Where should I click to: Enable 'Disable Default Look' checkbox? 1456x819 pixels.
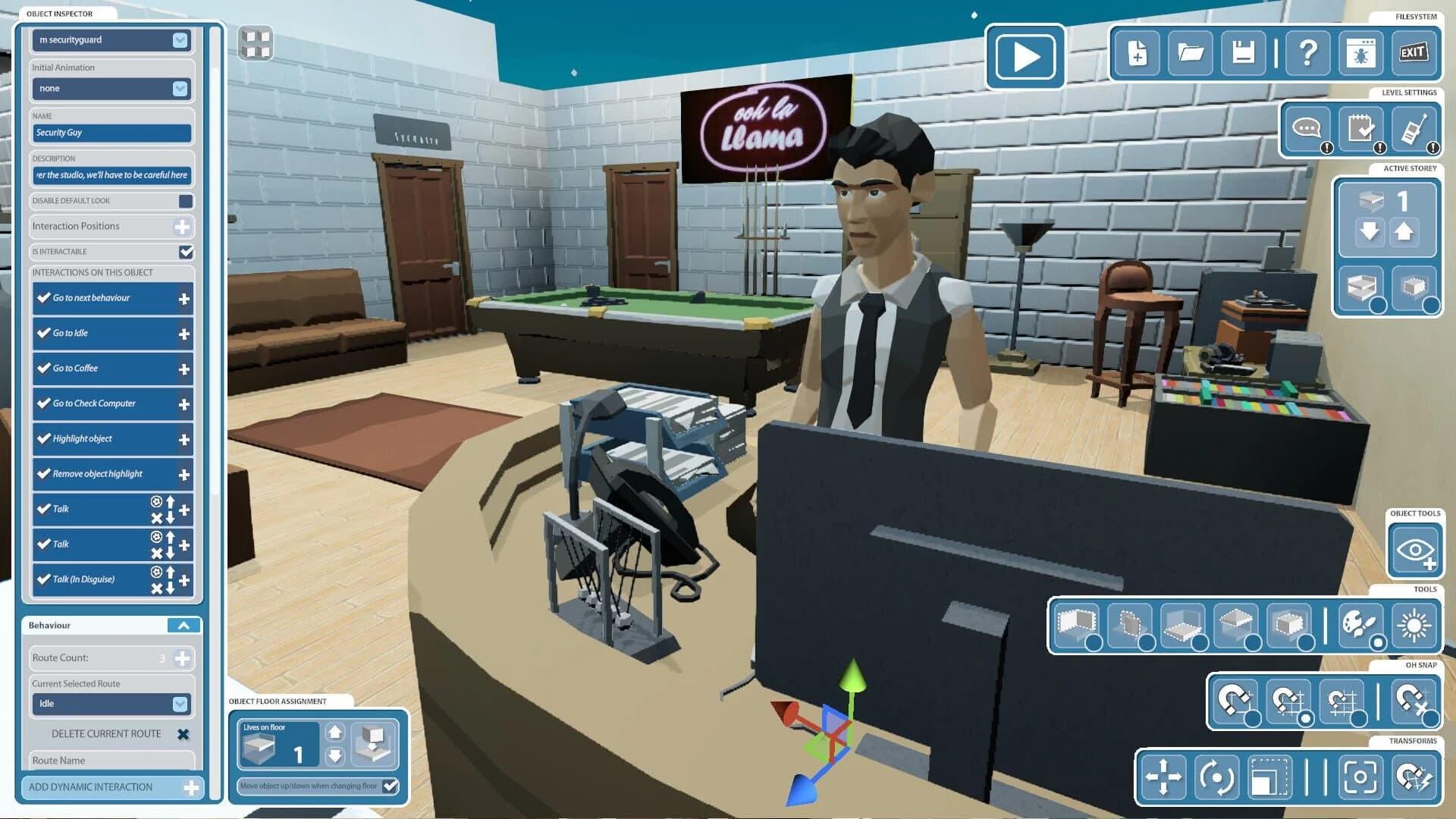pyautogui.click(x=184, y=200)
